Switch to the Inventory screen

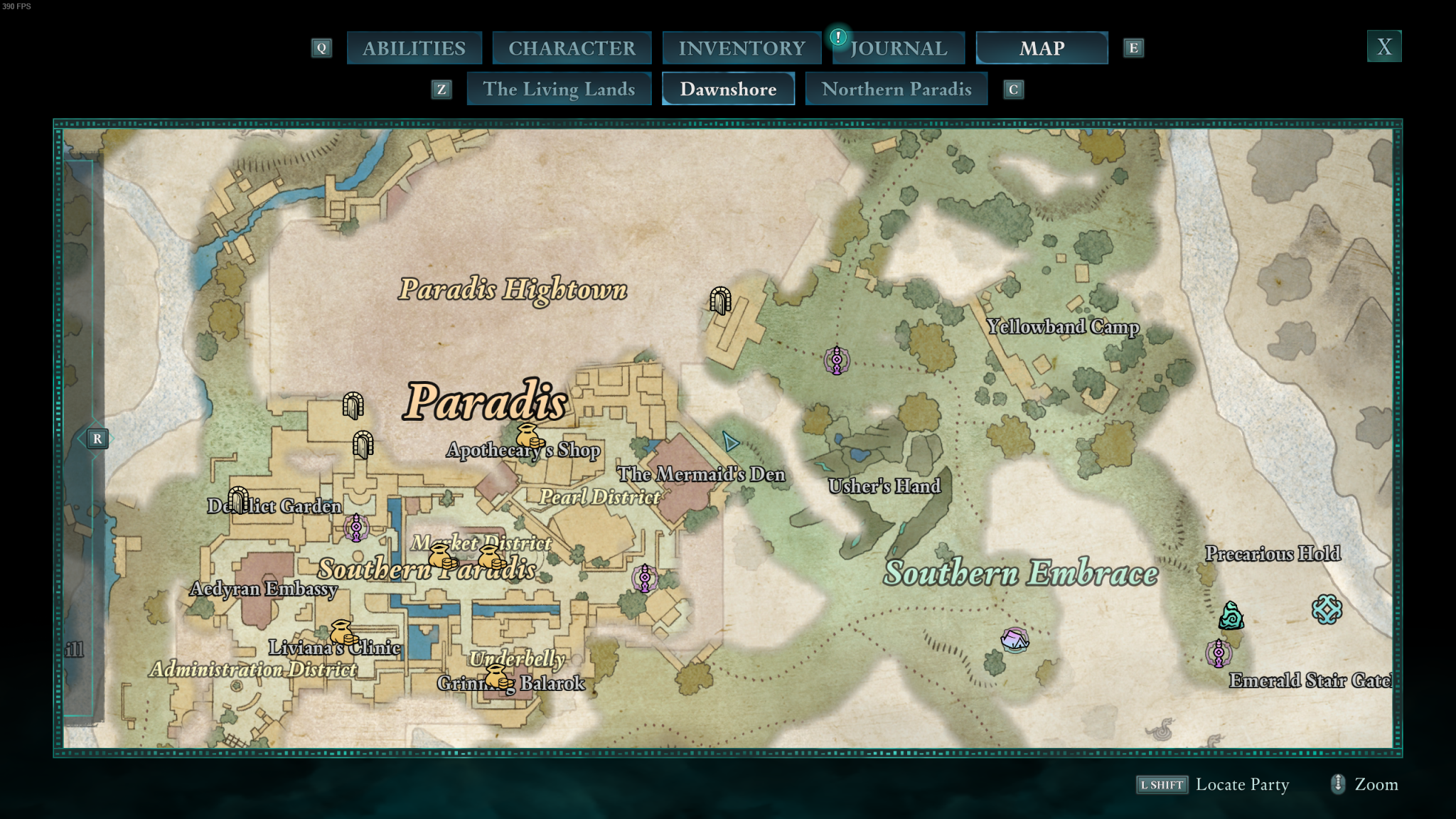click(741, 48)
